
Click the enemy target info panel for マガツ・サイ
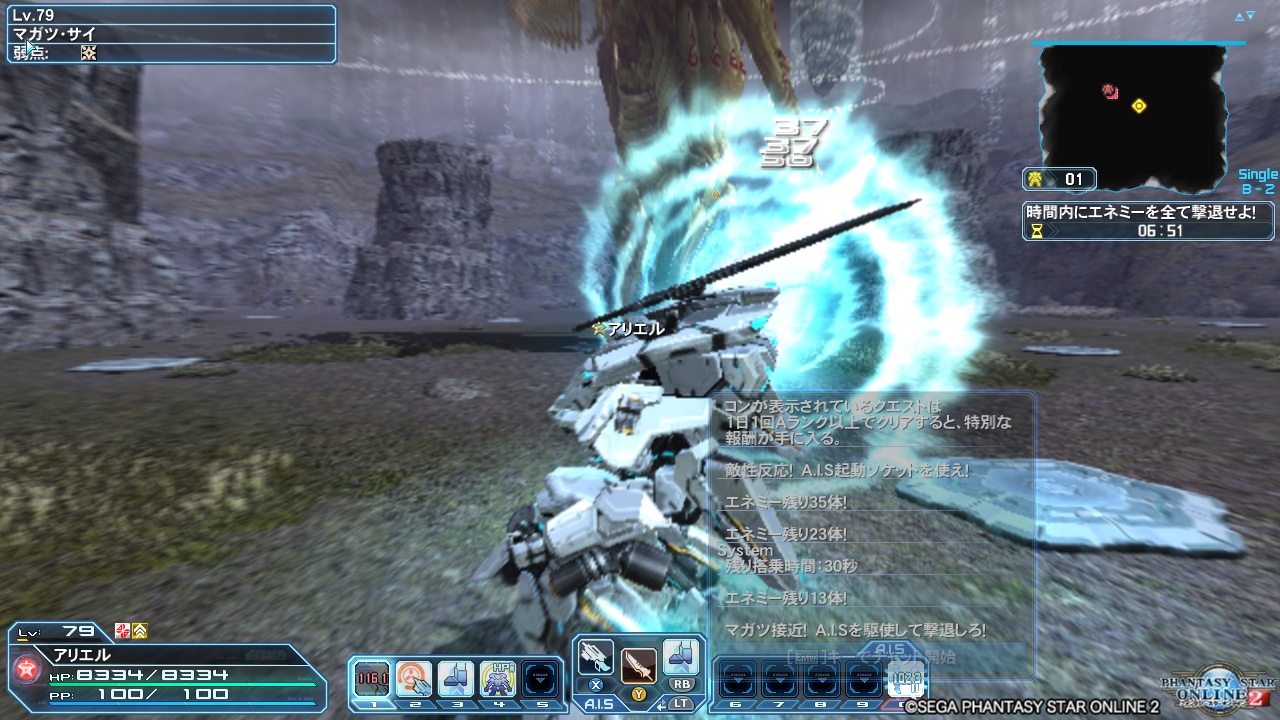171,34
